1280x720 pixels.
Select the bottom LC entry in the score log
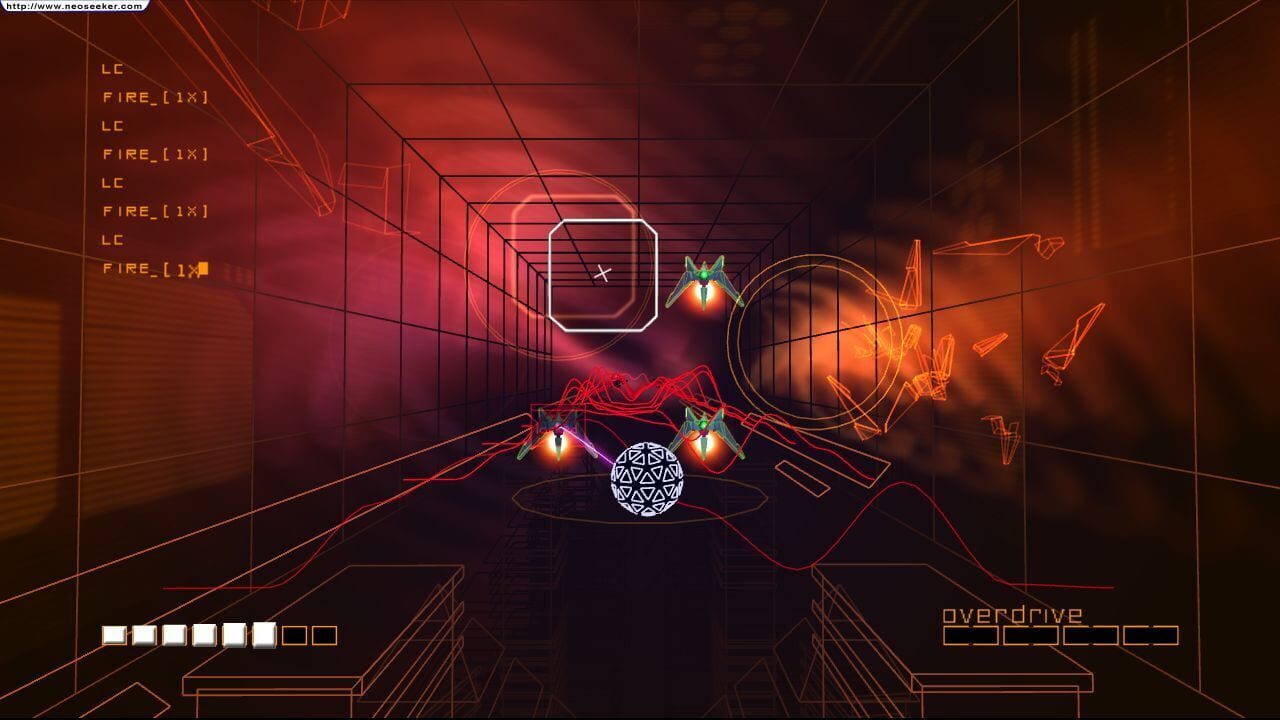pos(112,239)
